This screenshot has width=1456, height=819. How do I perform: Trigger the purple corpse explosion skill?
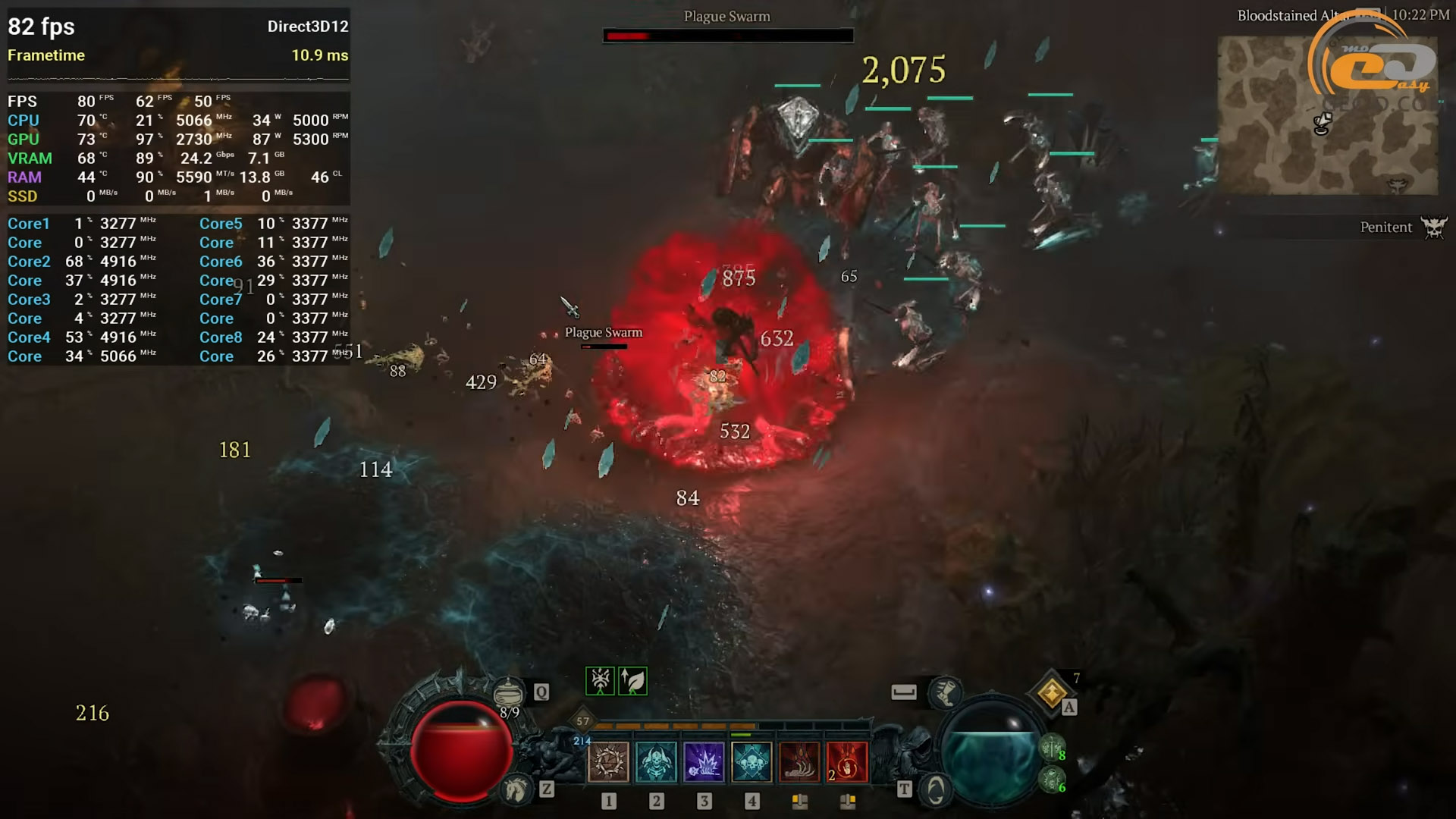click(x=704, y=761)
